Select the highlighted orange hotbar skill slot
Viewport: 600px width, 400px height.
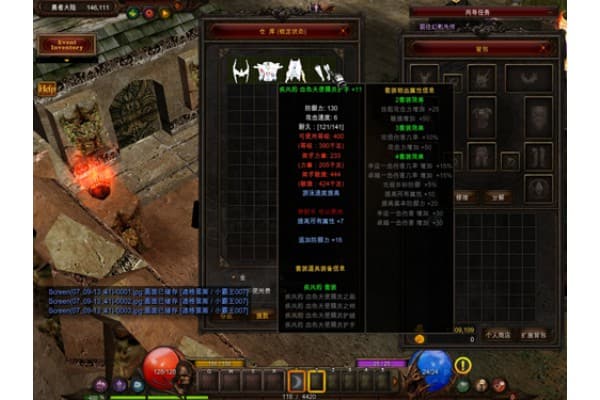click(297, 380)
